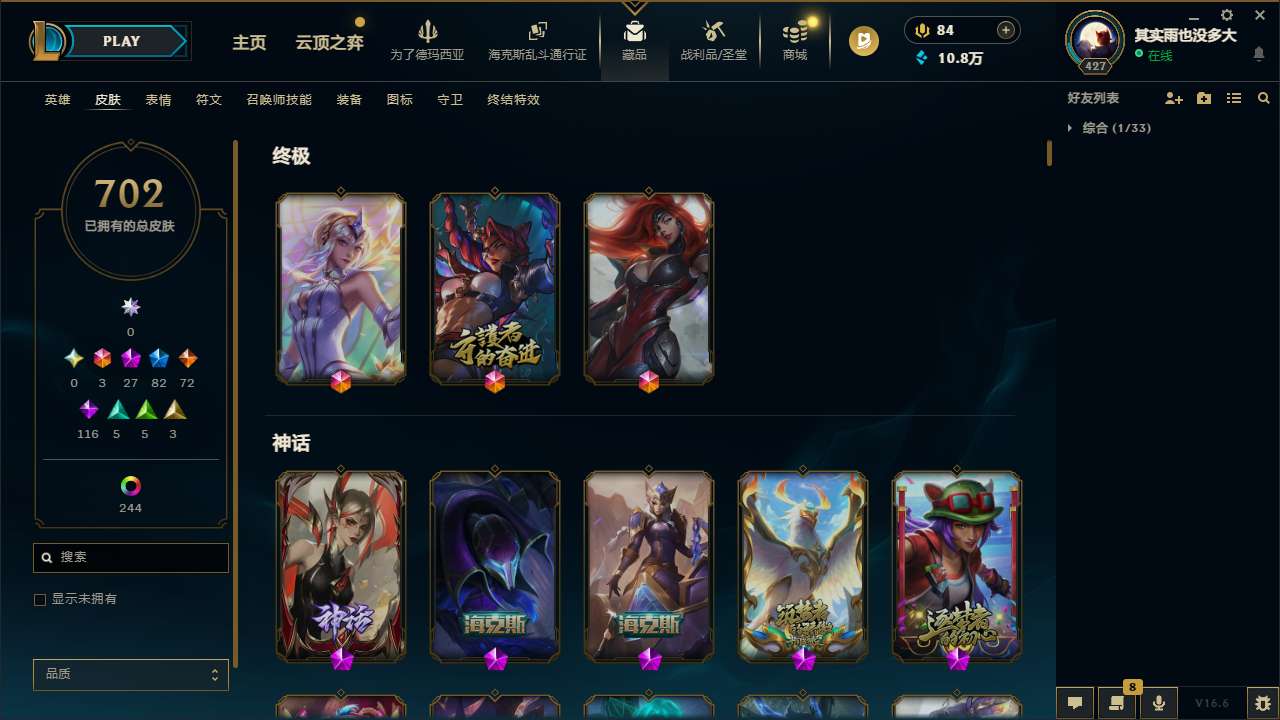Open friend list search icon
This screenshot has height=720, width=1280.
pyautogui.click(x=1263, y=98)
